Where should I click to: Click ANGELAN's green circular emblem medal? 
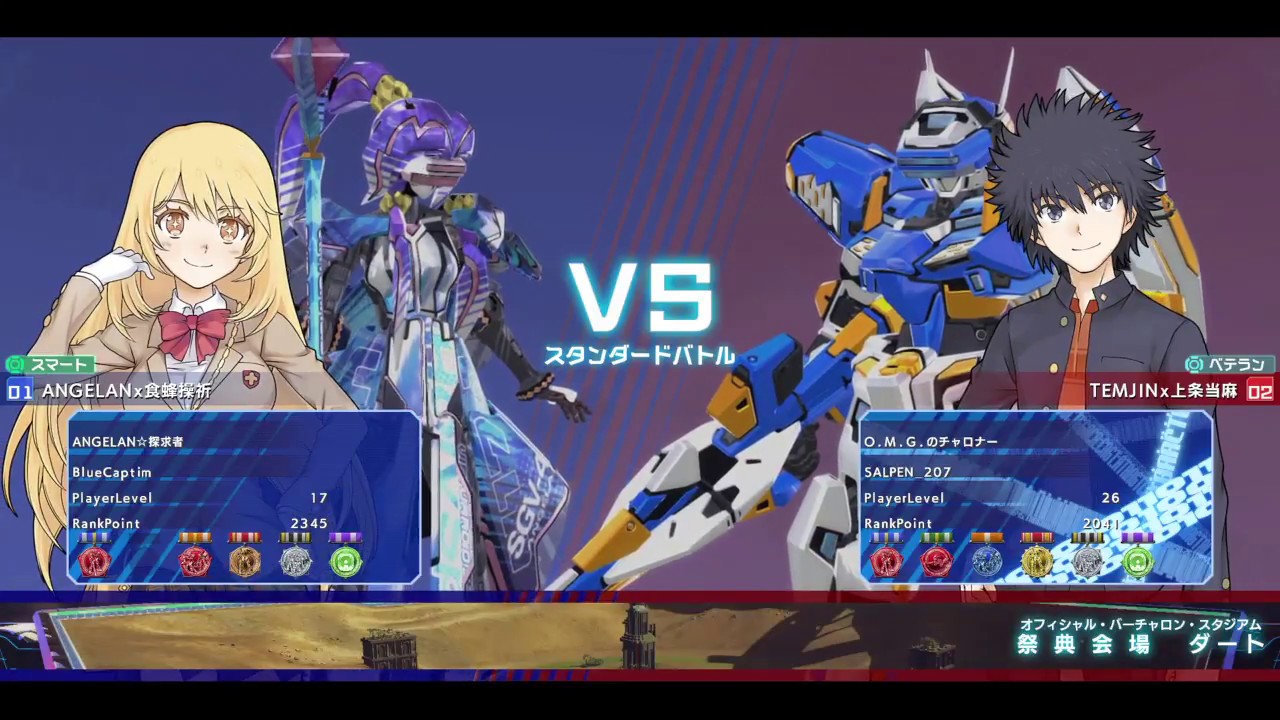click(346, 562)
